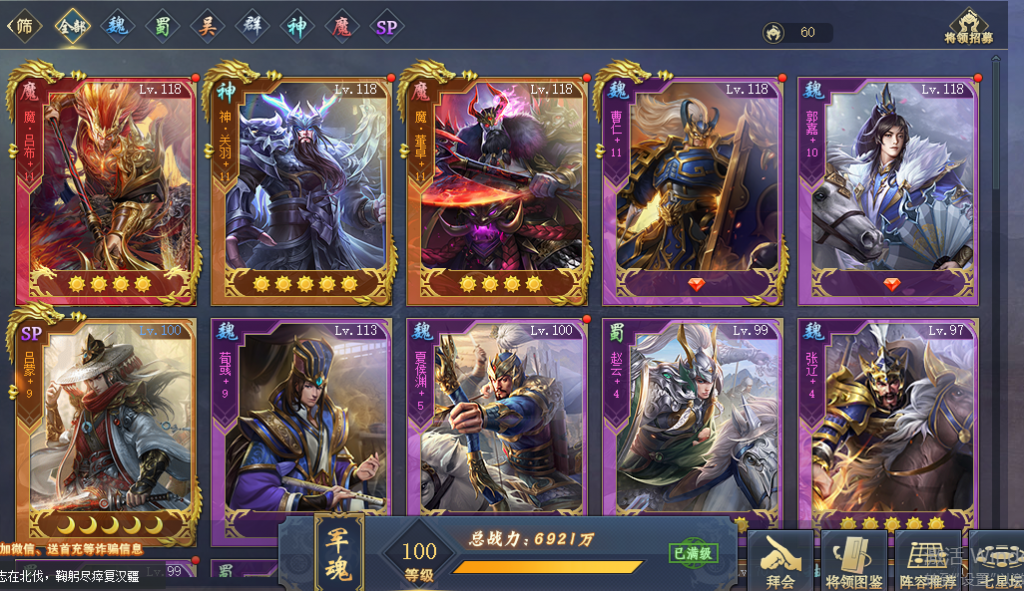Show the 吴 faction heroes

click(207, 26)
